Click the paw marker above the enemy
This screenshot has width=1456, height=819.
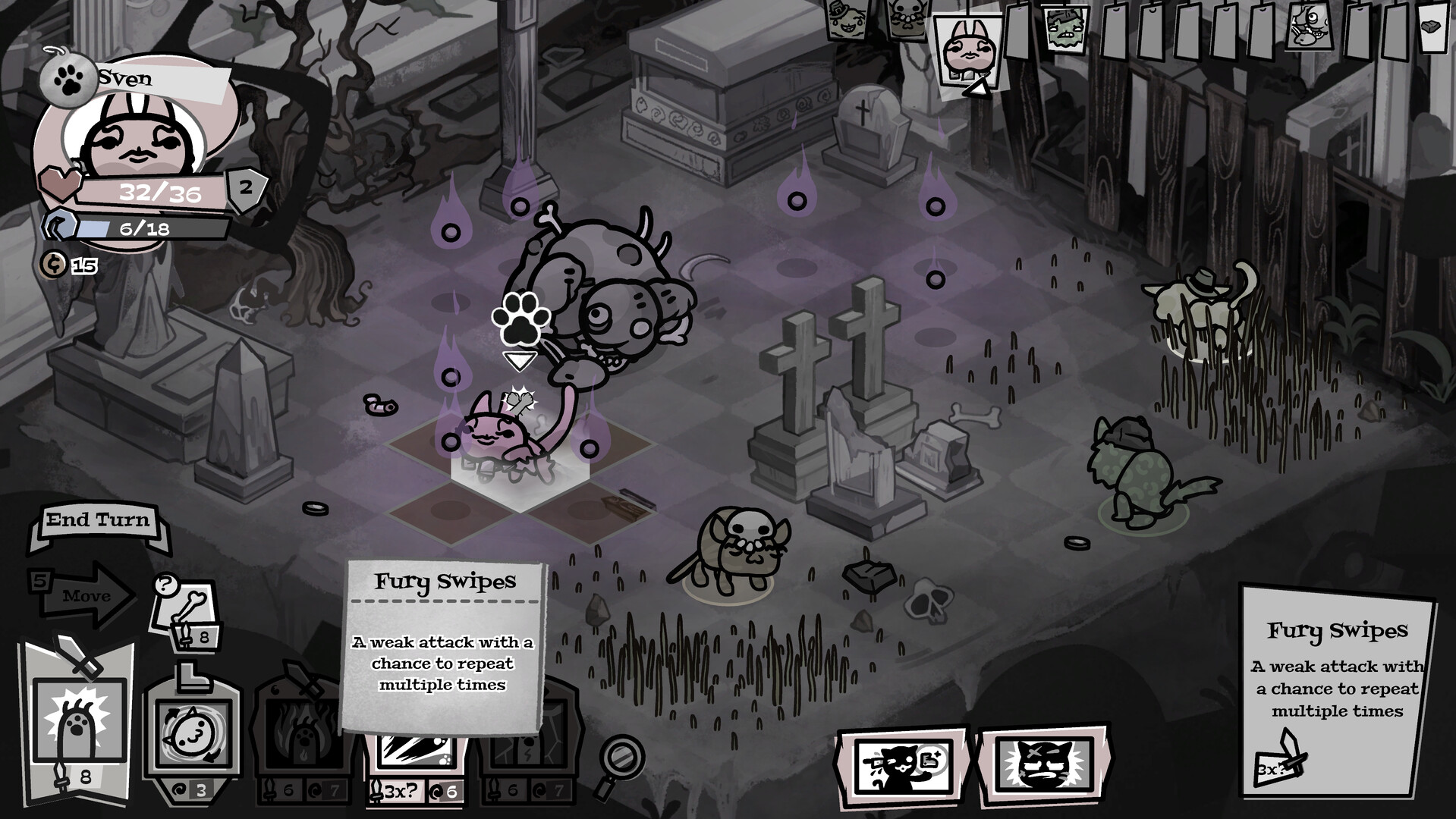521,318
